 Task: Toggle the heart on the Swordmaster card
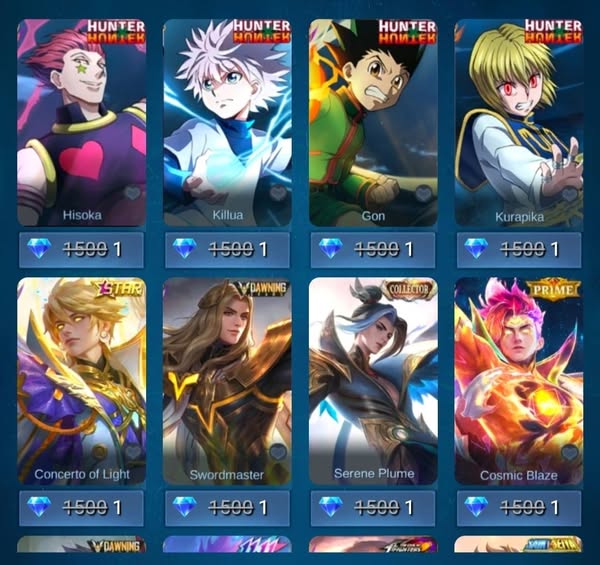tap(278, 452)
